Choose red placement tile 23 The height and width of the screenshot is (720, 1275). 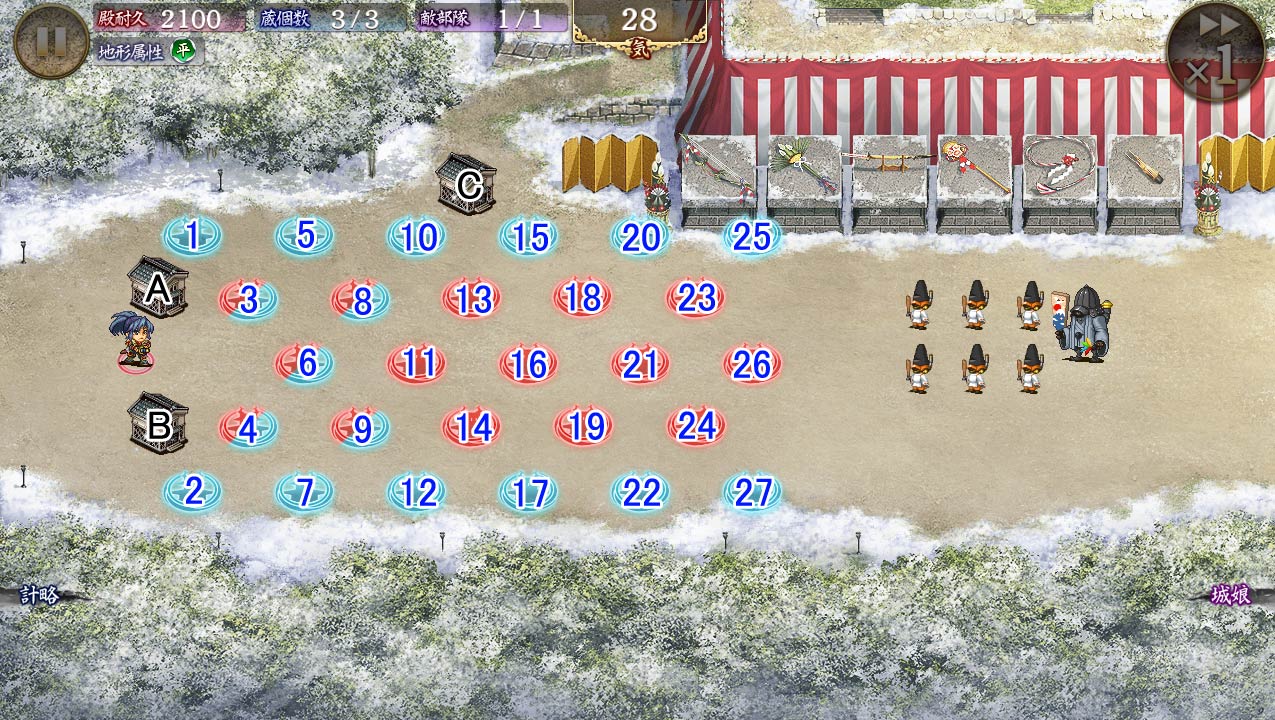pos(696,298)
